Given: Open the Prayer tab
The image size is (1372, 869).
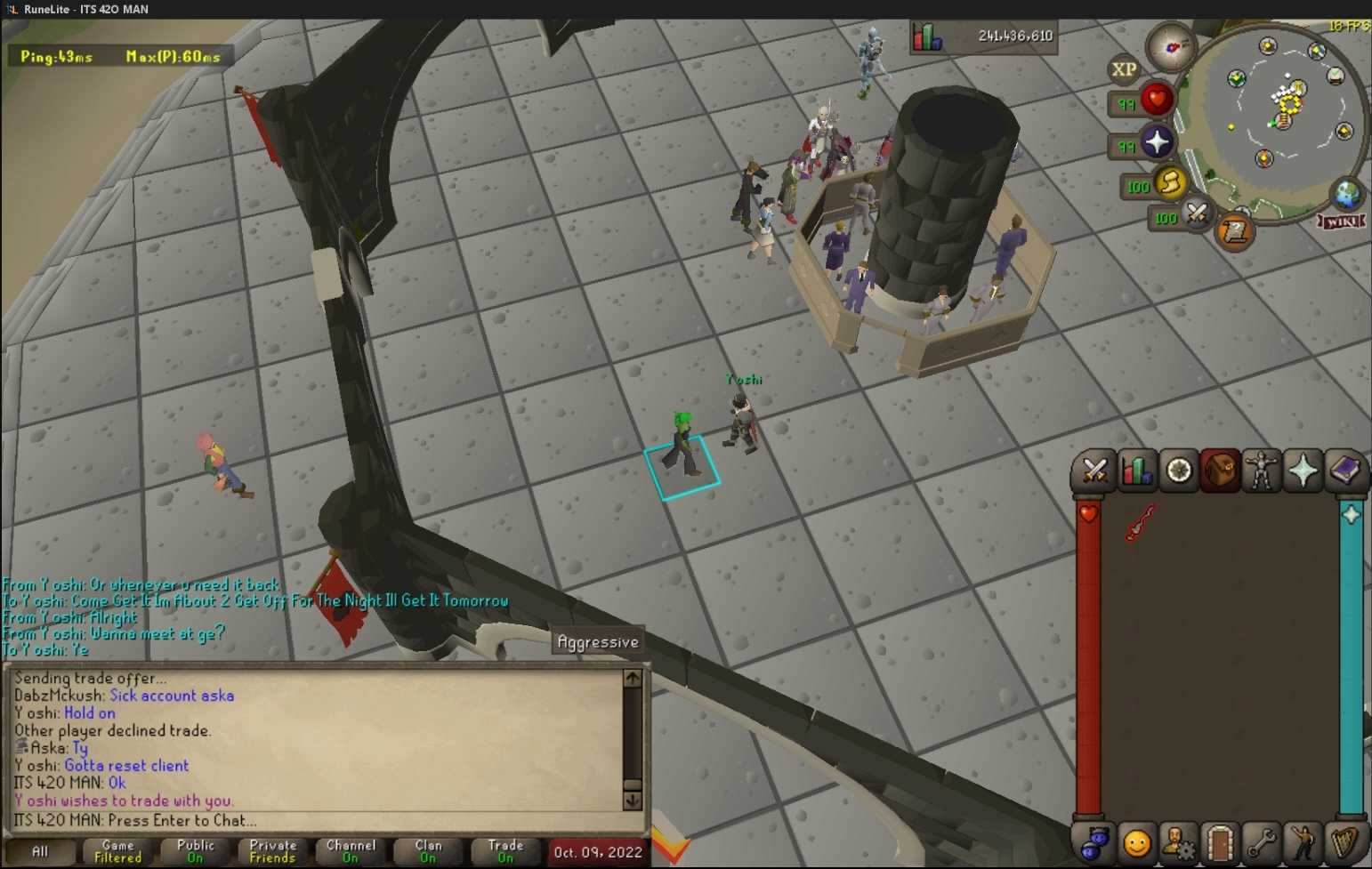Looking at the screenshot, I should click(x=1303, y=471).
